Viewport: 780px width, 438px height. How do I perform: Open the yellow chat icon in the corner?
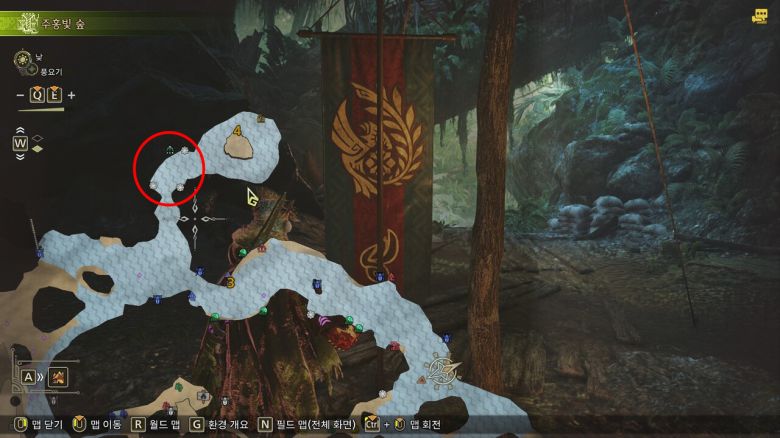click(x=760, y=15)
